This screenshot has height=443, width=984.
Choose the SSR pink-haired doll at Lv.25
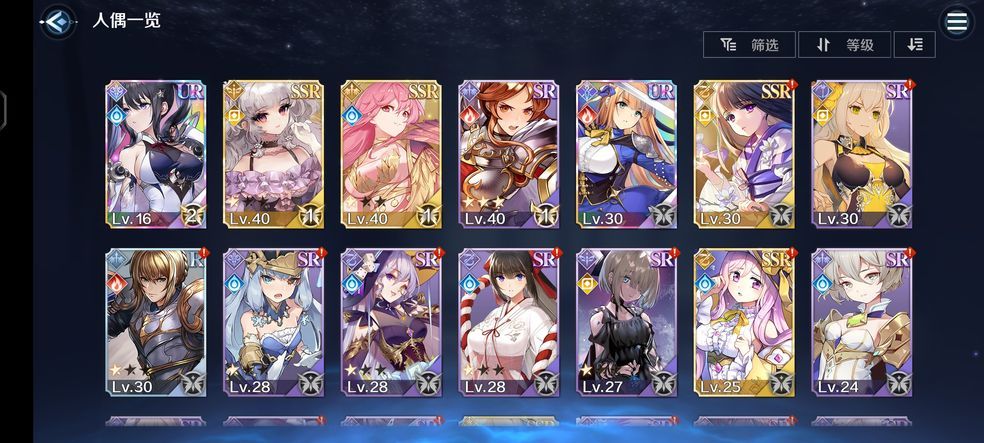coord(745,322)
